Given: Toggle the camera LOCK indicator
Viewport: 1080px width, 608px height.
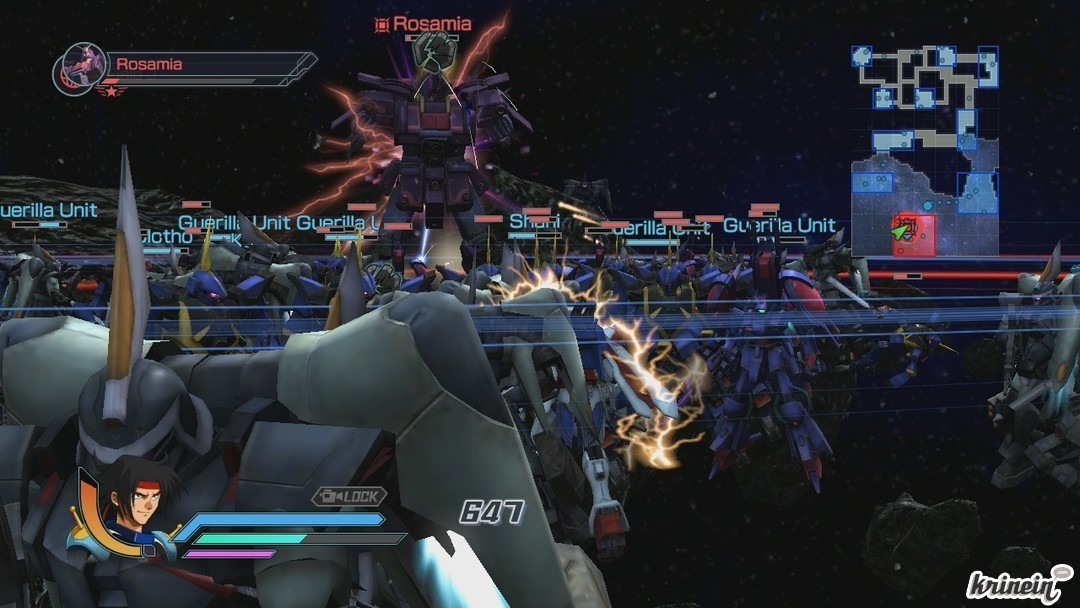Looking at the screenshot, I should tap(349, 496).
